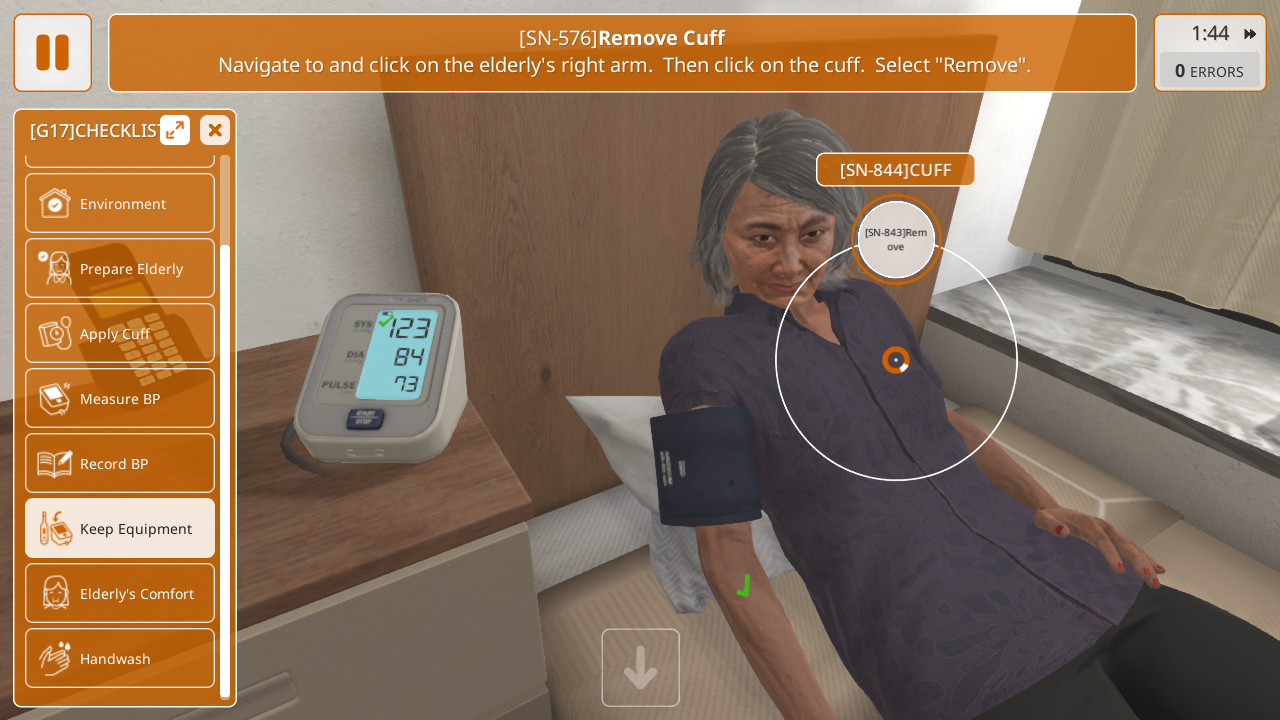
Task: Click the fast-forward arrows beside the timer
Action: click(x=1250, y=34)
